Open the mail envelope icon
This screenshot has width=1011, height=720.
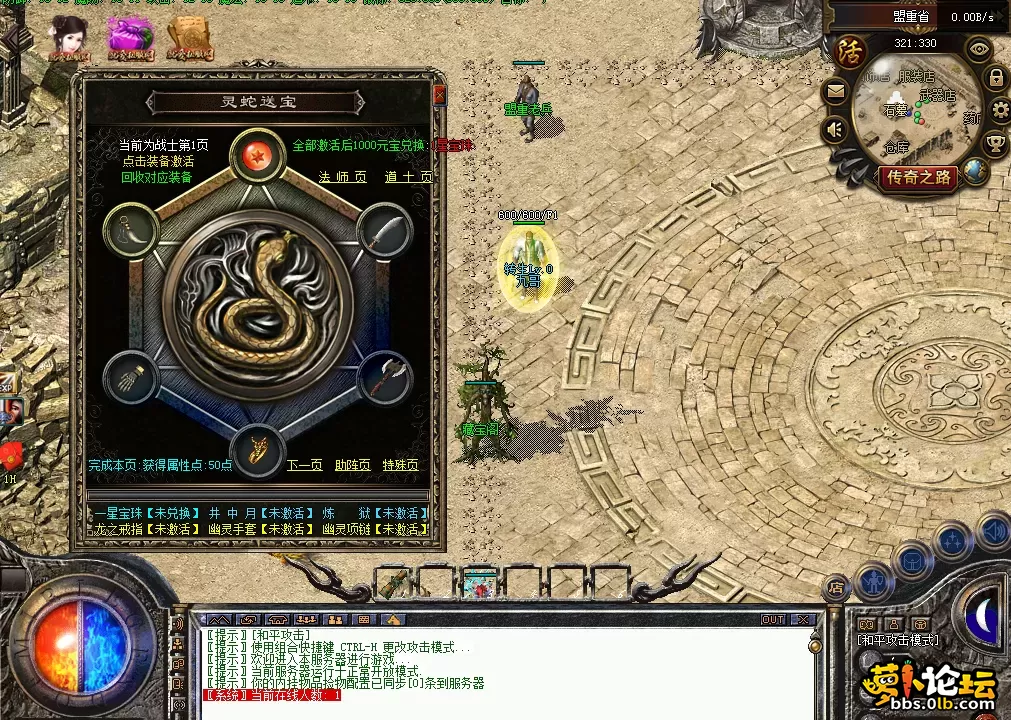click(x=835, y=93)
